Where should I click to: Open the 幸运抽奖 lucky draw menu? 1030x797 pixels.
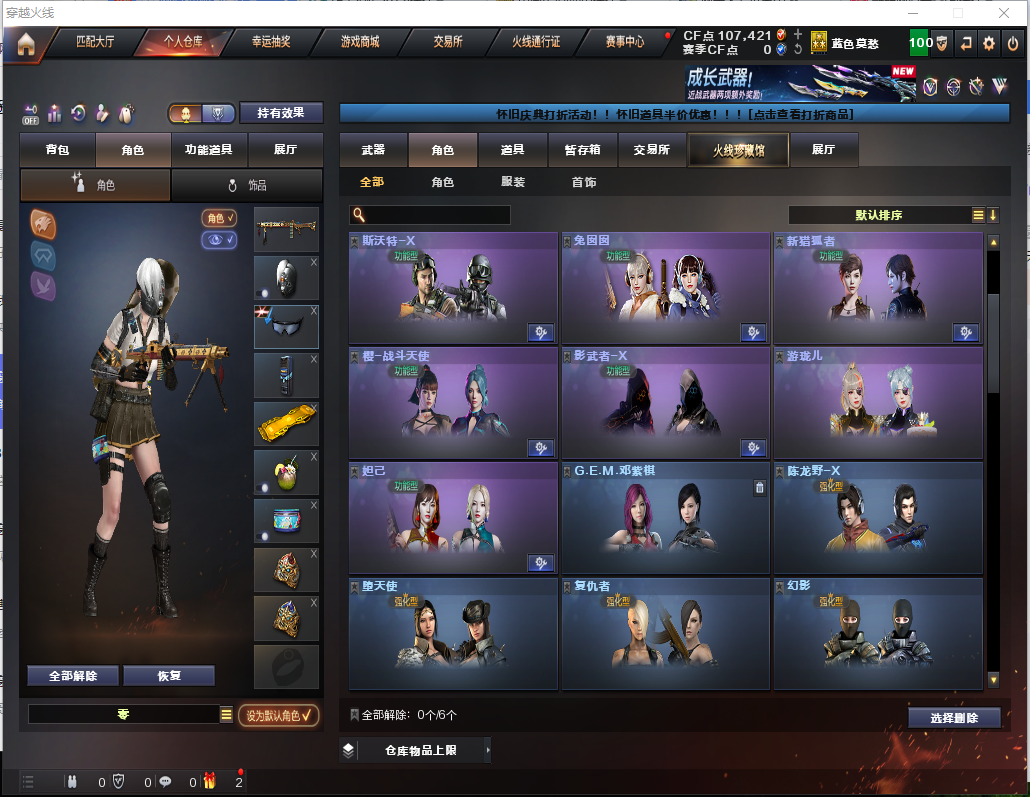(x=270, y=42)
